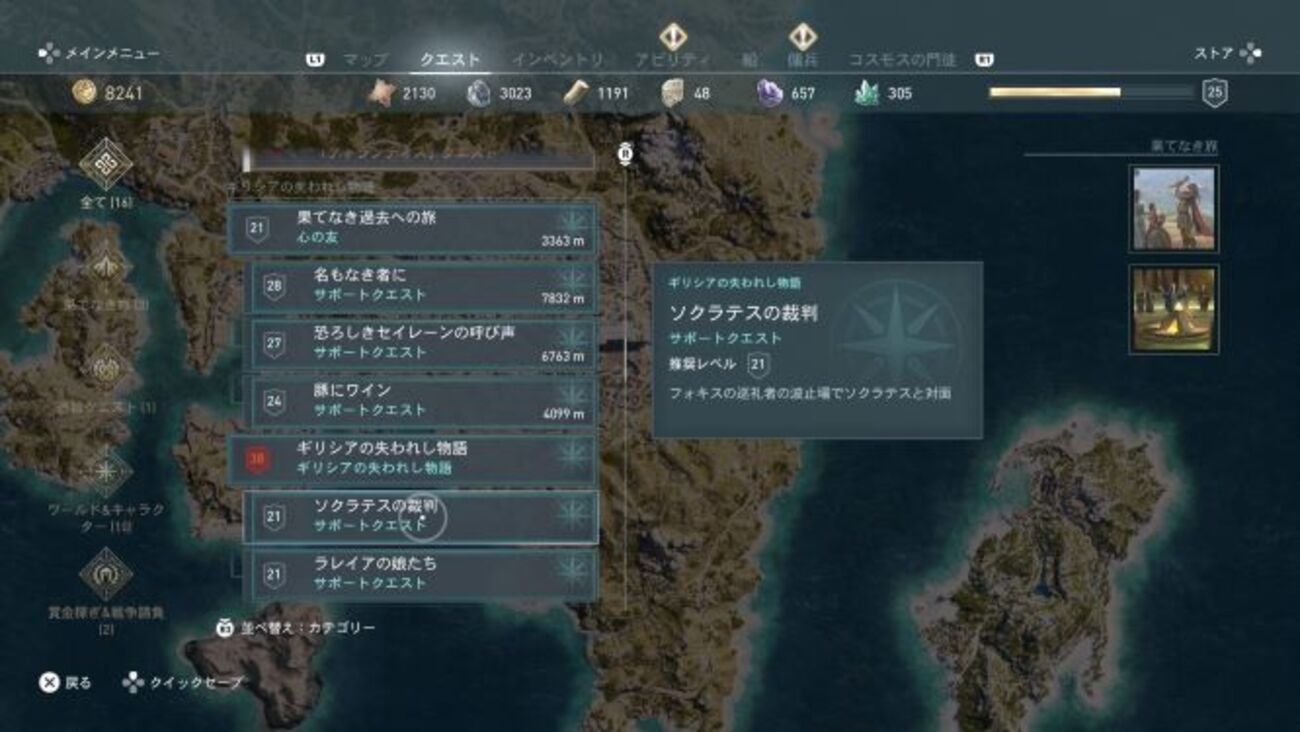Choose the ラレイアの娘たち quest
The width and height of the screenshot is (1300, 732).
421,574
